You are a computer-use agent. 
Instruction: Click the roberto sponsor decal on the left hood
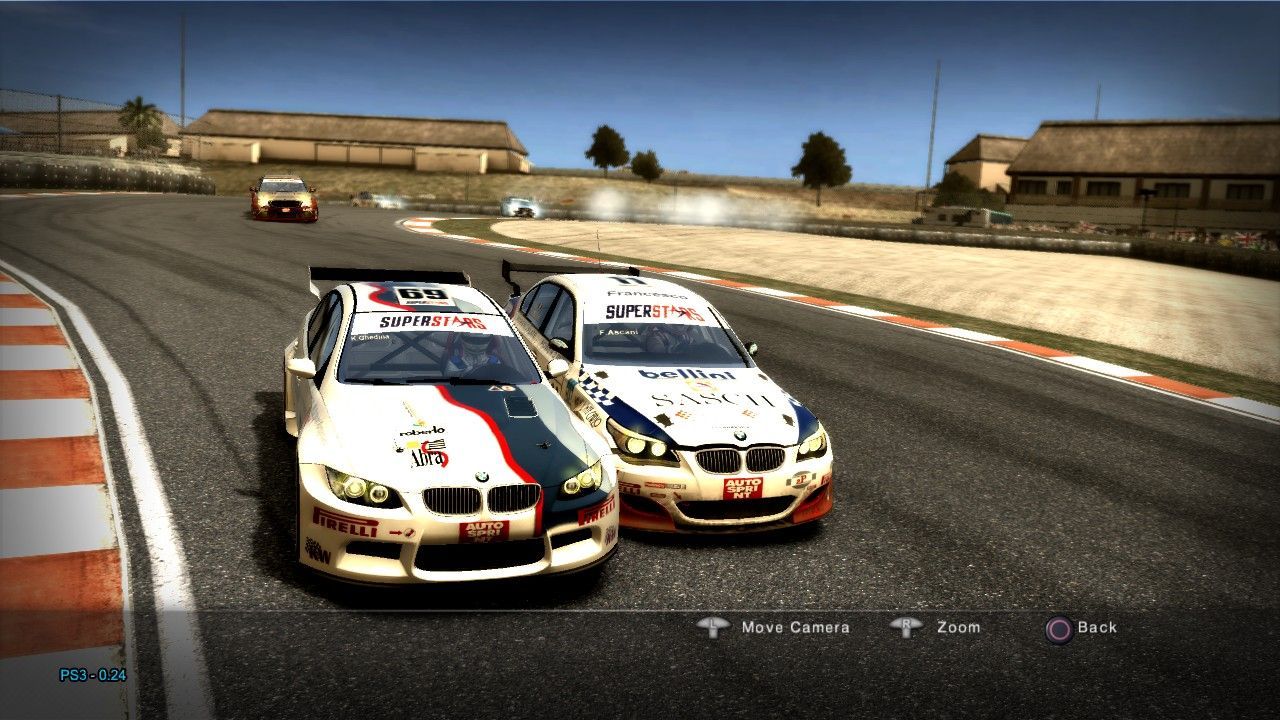point(420,431)
